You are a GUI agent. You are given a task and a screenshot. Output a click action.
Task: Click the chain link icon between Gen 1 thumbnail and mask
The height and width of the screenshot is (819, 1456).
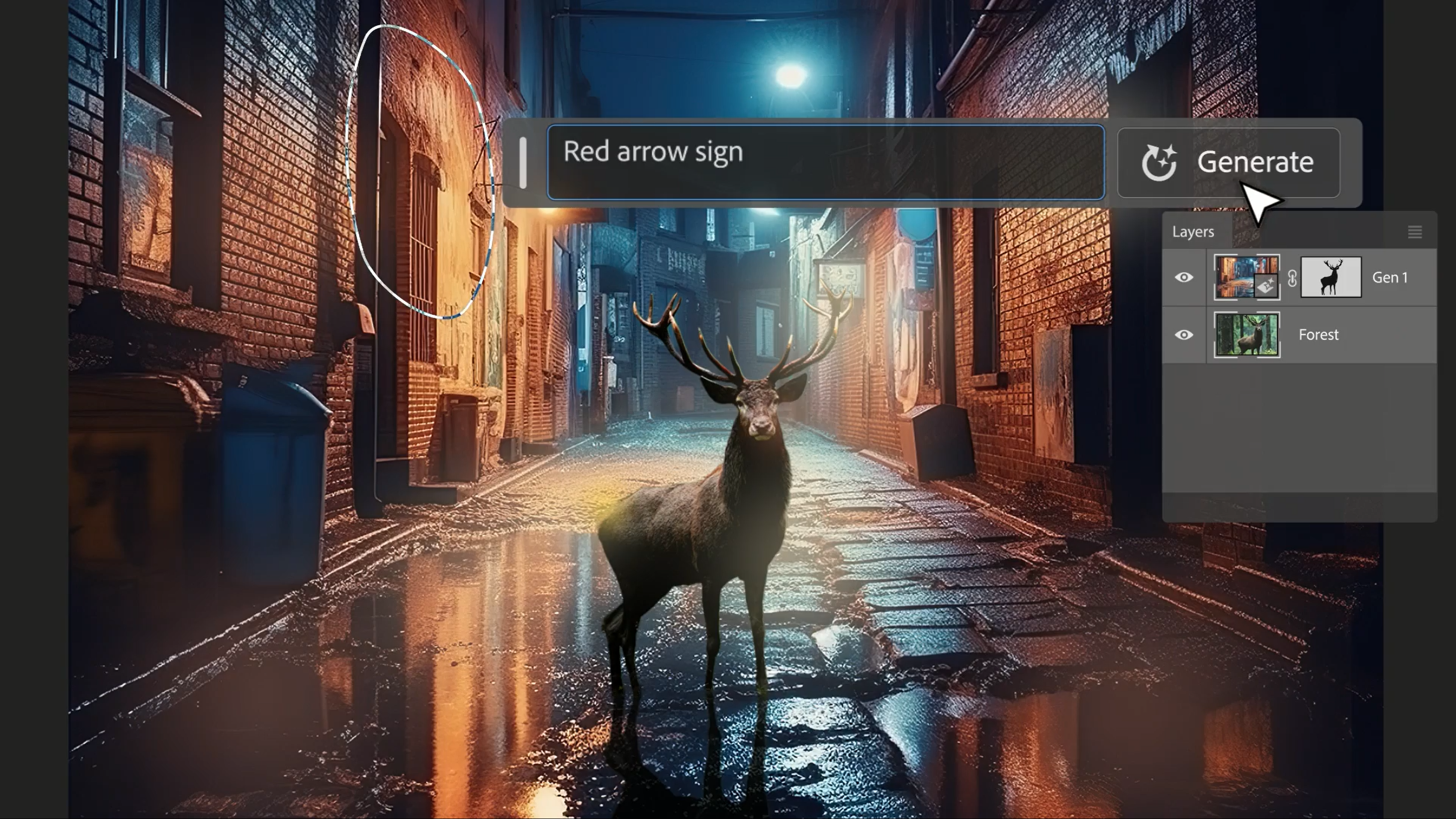coord(1294,278)
